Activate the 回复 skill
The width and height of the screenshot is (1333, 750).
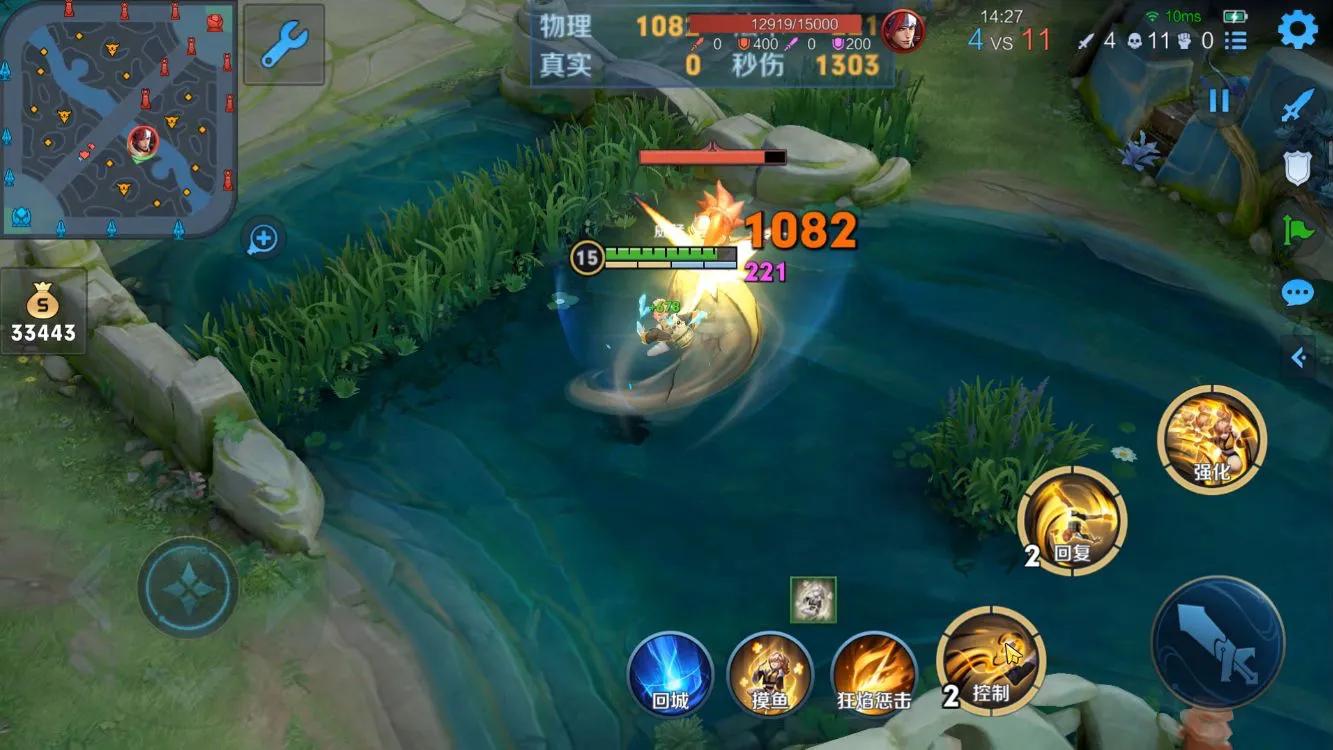point(1072,521)
